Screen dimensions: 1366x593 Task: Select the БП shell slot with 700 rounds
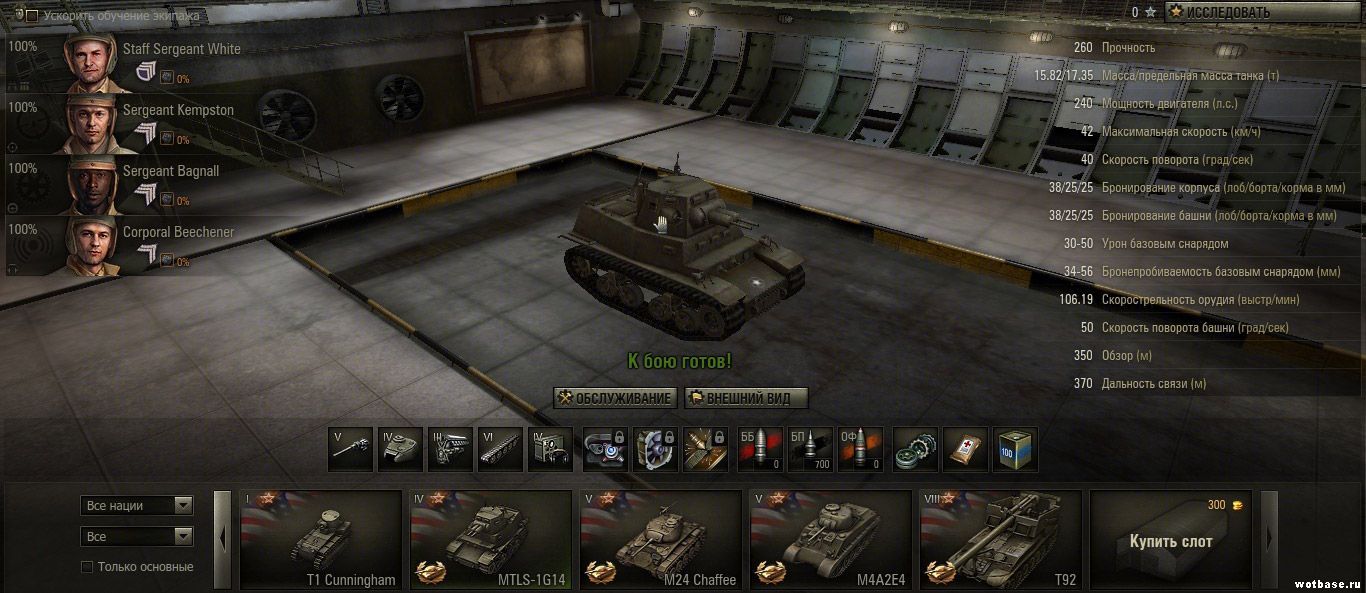point(810,450)
